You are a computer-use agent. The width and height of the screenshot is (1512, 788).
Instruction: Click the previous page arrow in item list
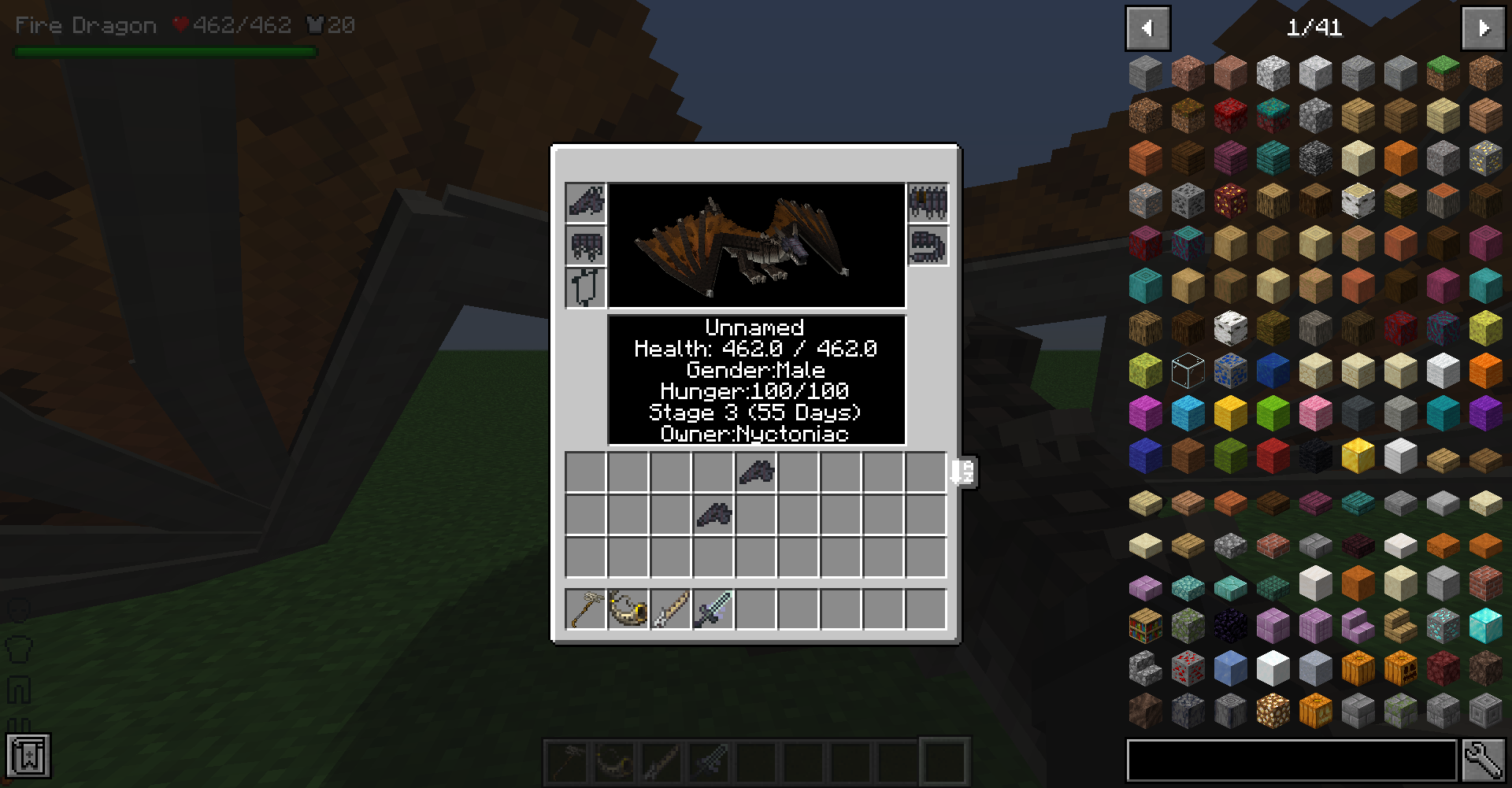tap(1147, 28)
